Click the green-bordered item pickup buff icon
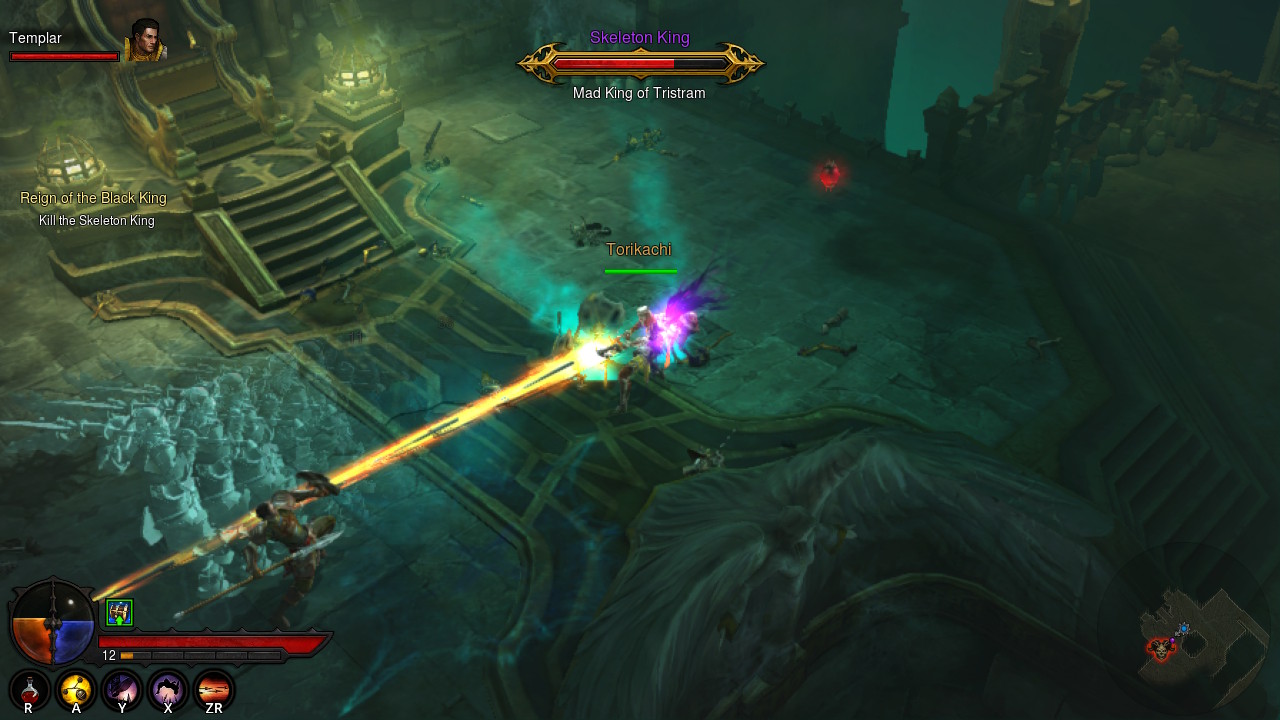Image resolution: width=1280 pixels, height=720 pixels. point(119,611)
